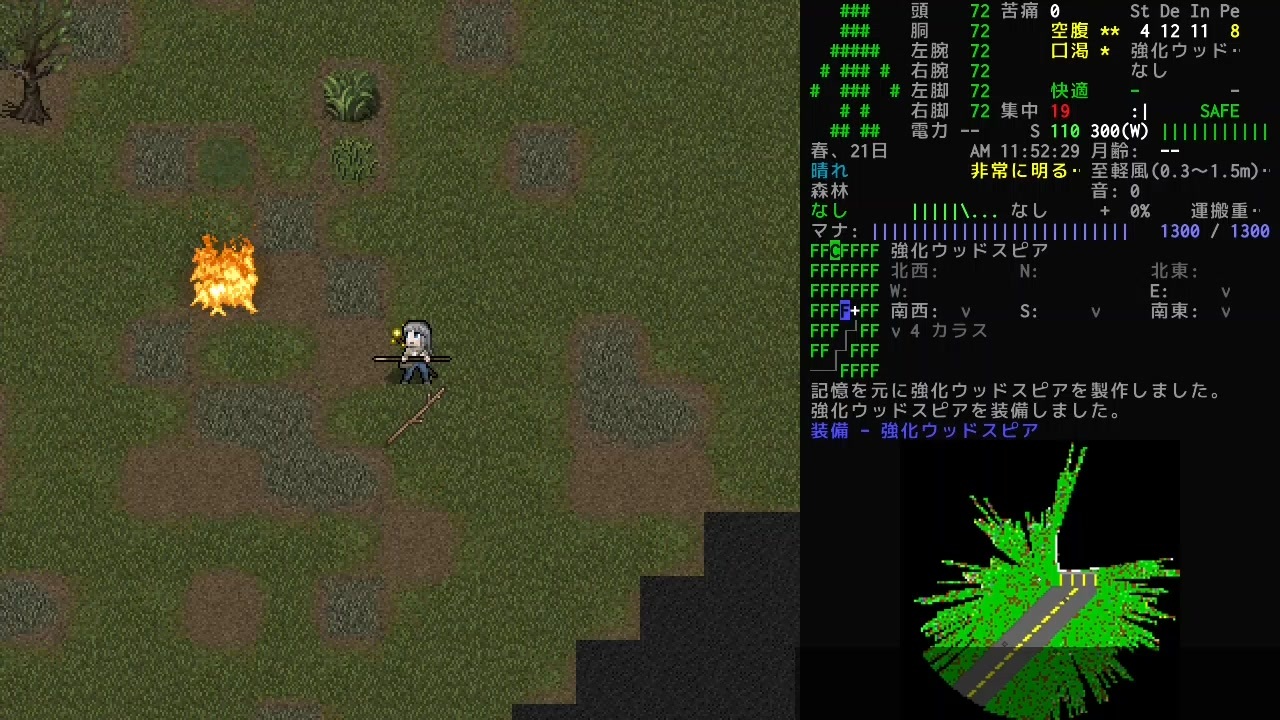Select the player character holding the spear

click(x=413, y=350)
